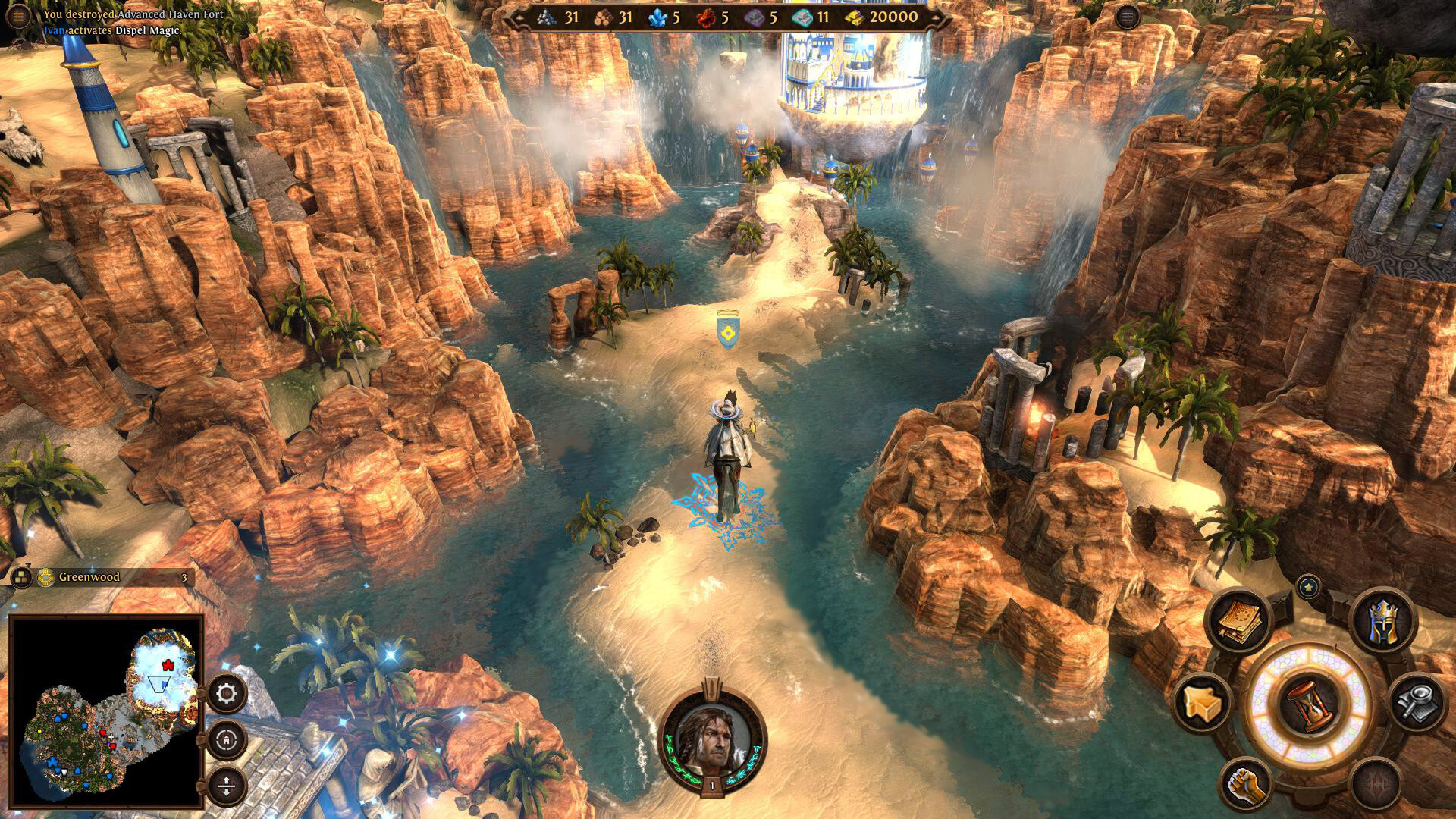This screenshot has height=819, width=1456.
Task: Click the star icon above the radial menu
Action: point(1309,585)
